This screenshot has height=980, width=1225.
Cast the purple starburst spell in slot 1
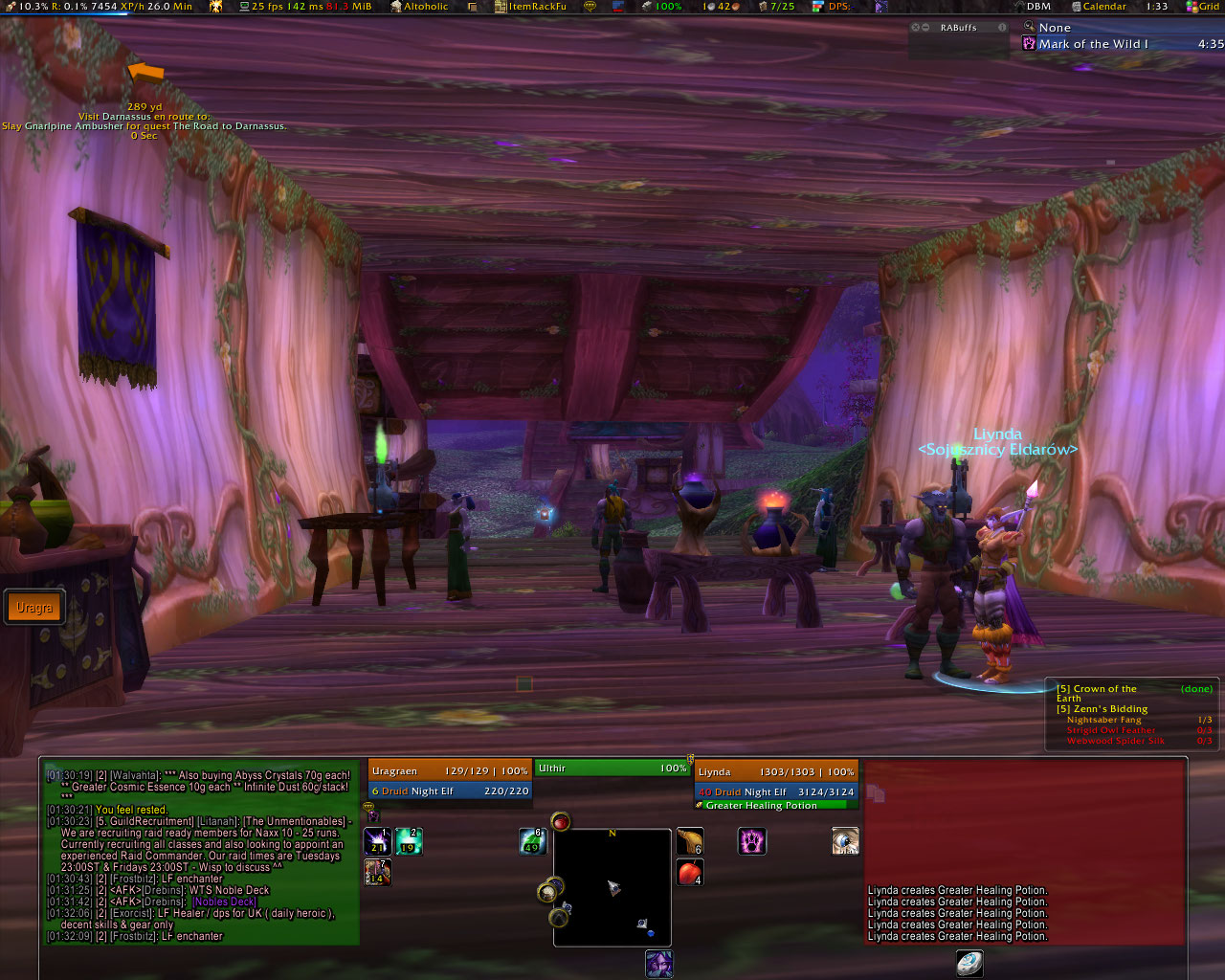tap(377, 842)
